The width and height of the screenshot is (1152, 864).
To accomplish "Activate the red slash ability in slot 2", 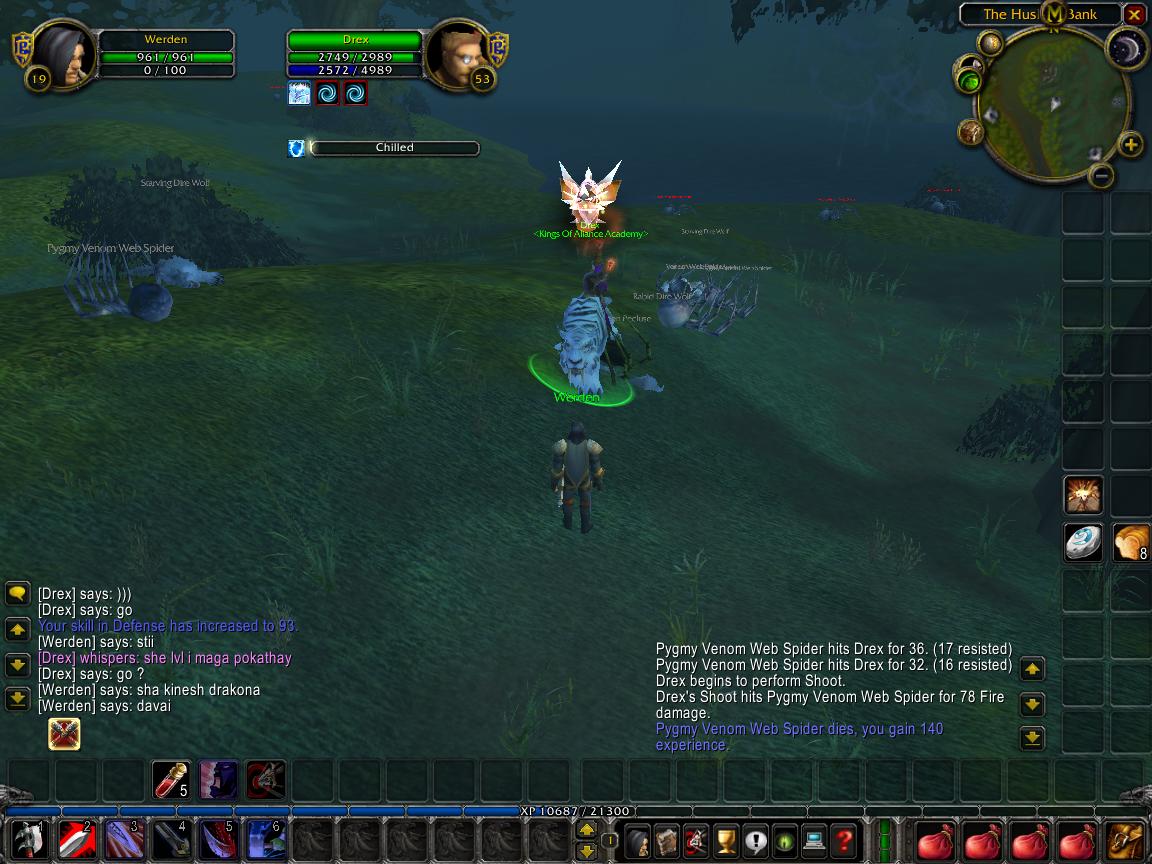I will pyautogui.click(x=76, y=841).
